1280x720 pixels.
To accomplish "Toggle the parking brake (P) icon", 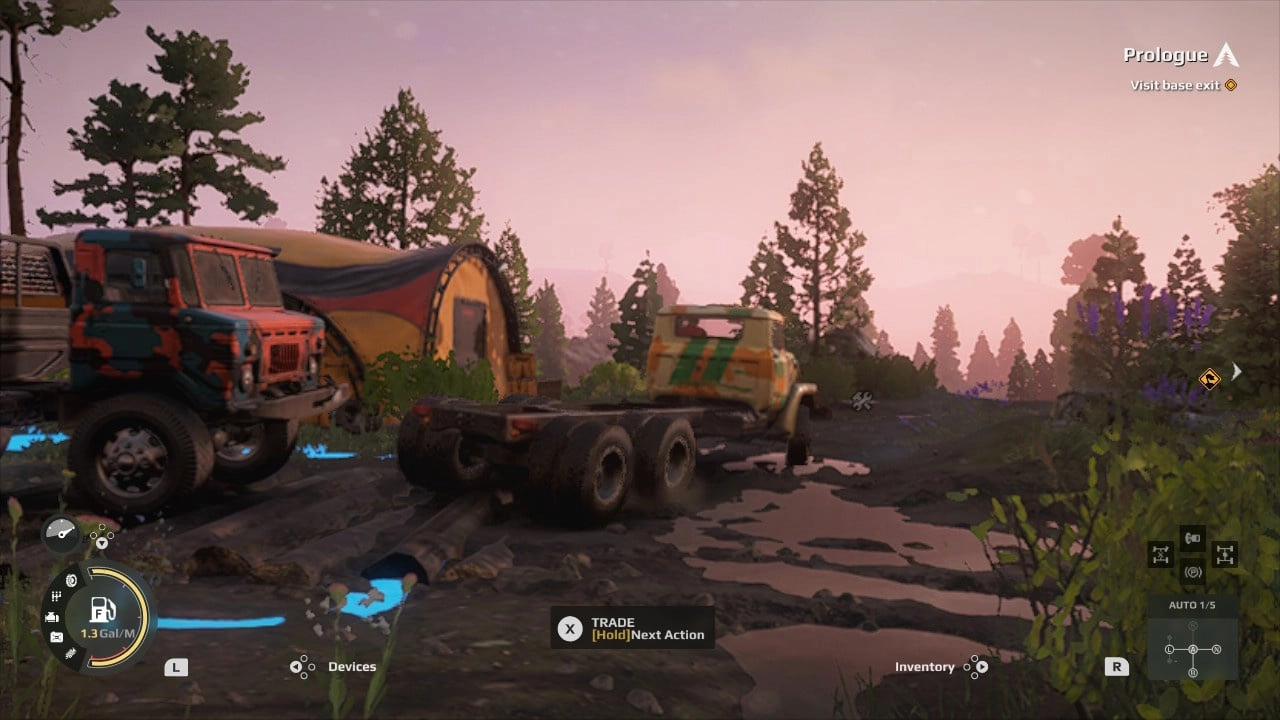I will click(1192, 571).
